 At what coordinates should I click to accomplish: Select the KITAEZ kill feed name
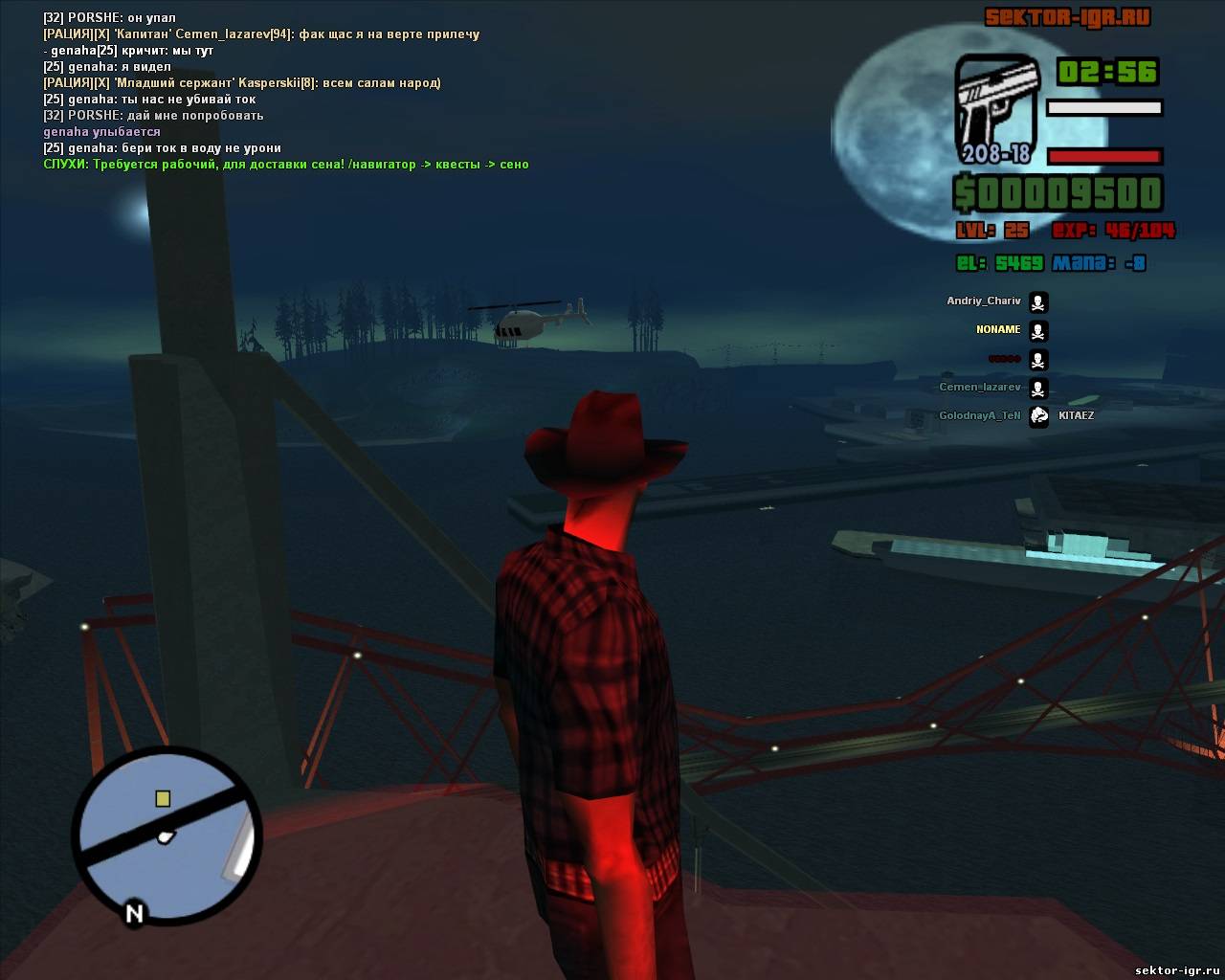coord(1076,416)
